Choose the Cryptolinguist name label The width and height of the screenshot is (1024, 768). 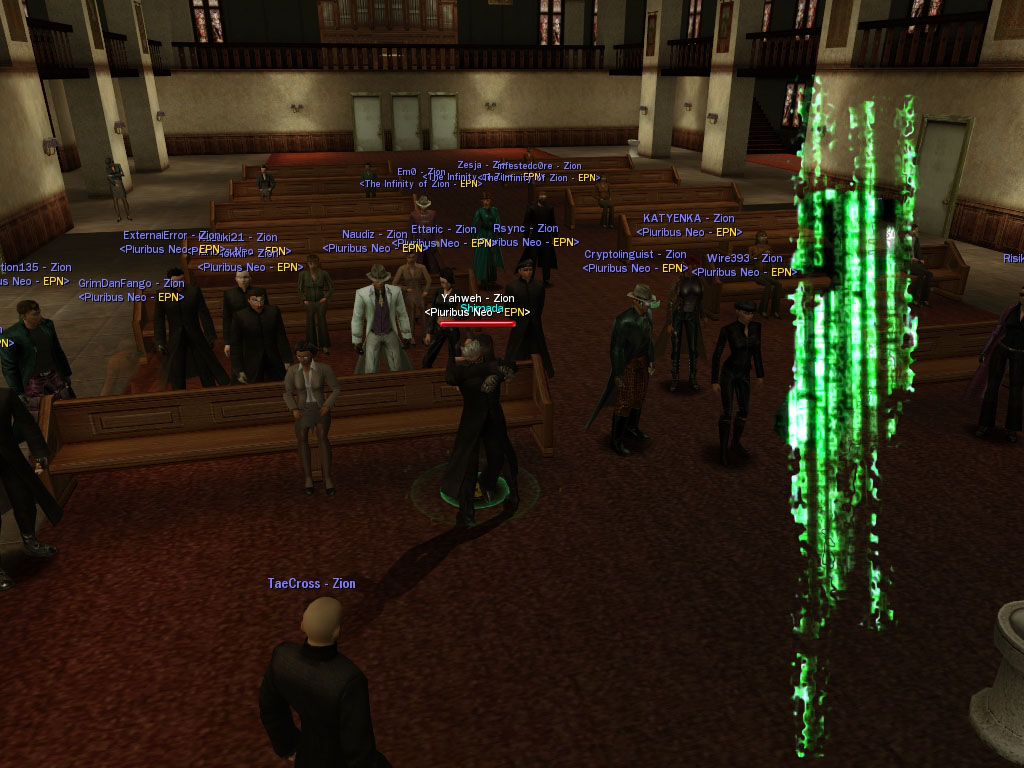635,255
